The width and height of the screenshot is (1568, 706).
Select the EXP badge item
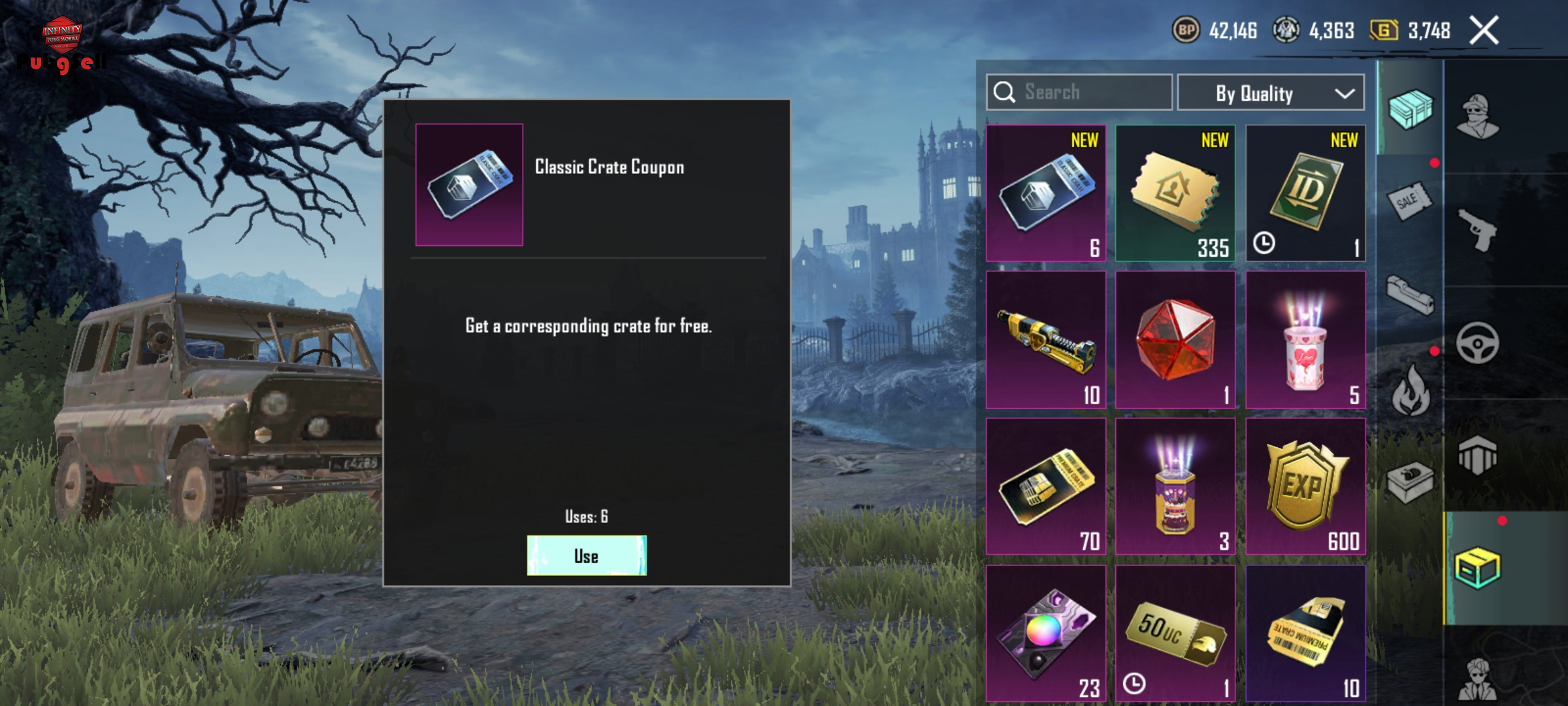(x=1305, y=486)
